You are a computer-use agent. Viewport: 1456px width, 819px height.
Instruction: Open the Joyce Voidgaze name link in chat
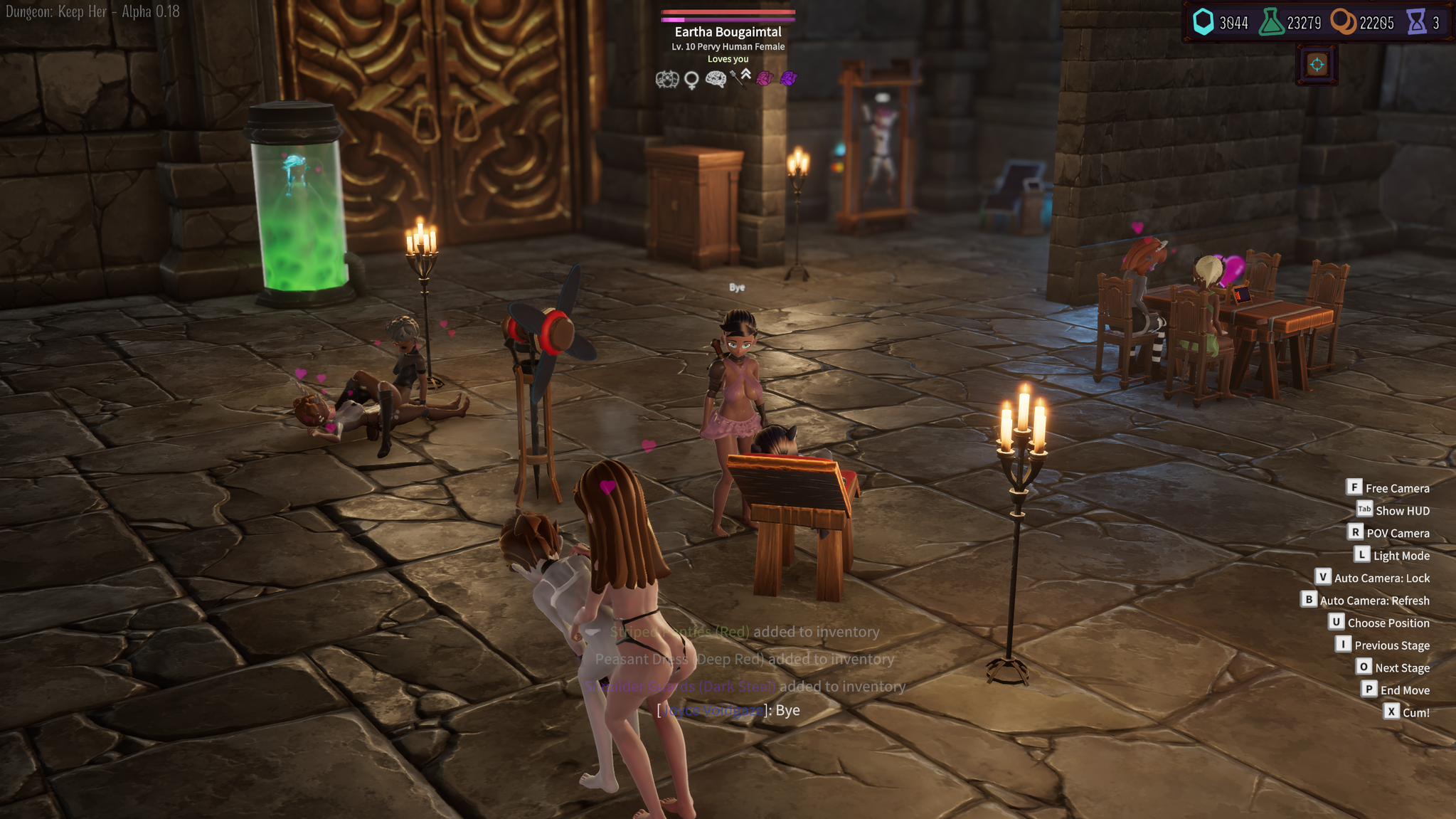click(x=711, y=709)
